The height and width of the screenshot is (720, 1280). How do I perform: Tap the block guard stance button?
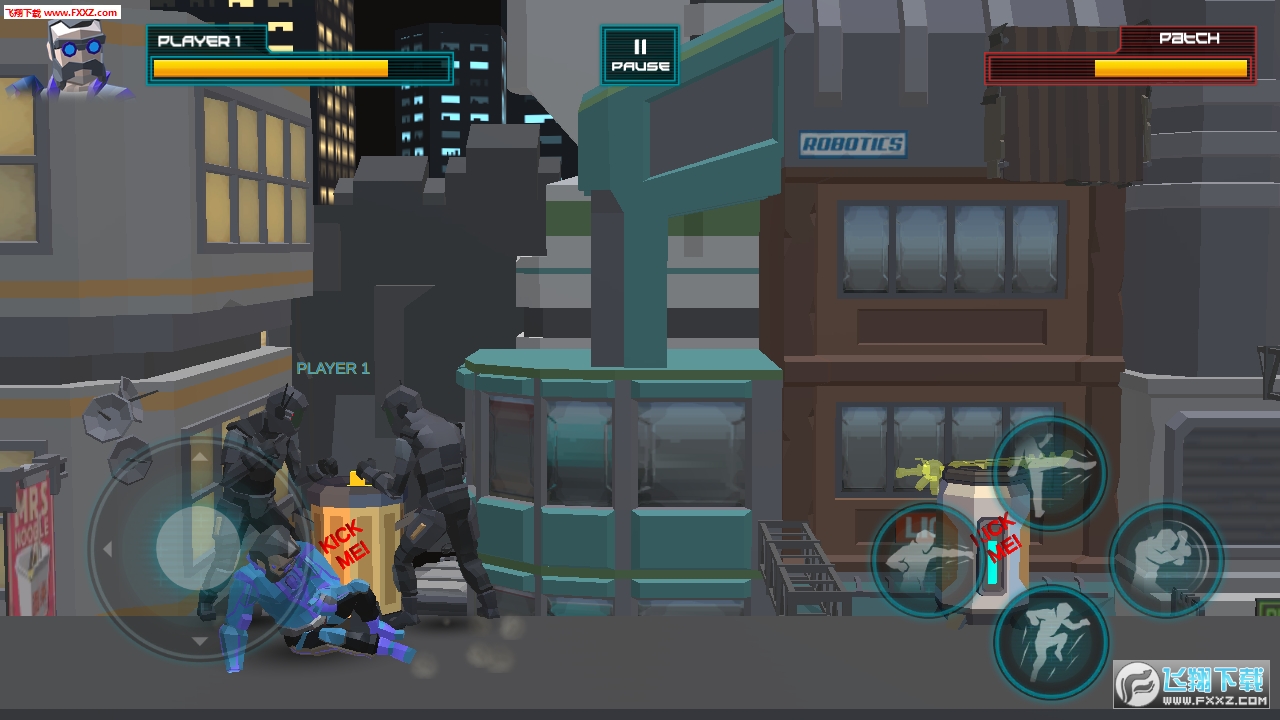pos(1166,559)
